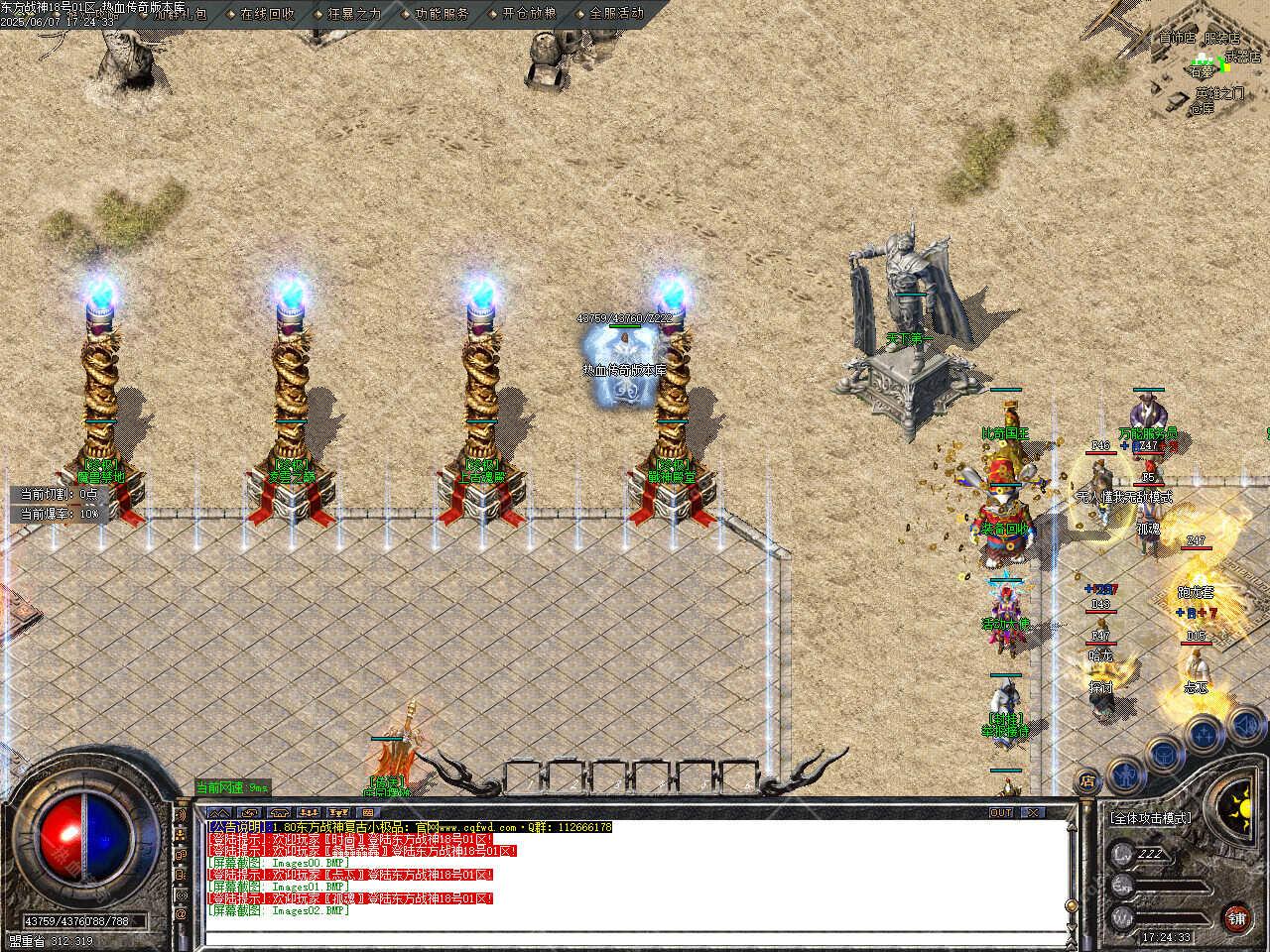Choose the 开仓放粮 menu entry
This screenshot has height=952, width=1270.
click(528, 14)
